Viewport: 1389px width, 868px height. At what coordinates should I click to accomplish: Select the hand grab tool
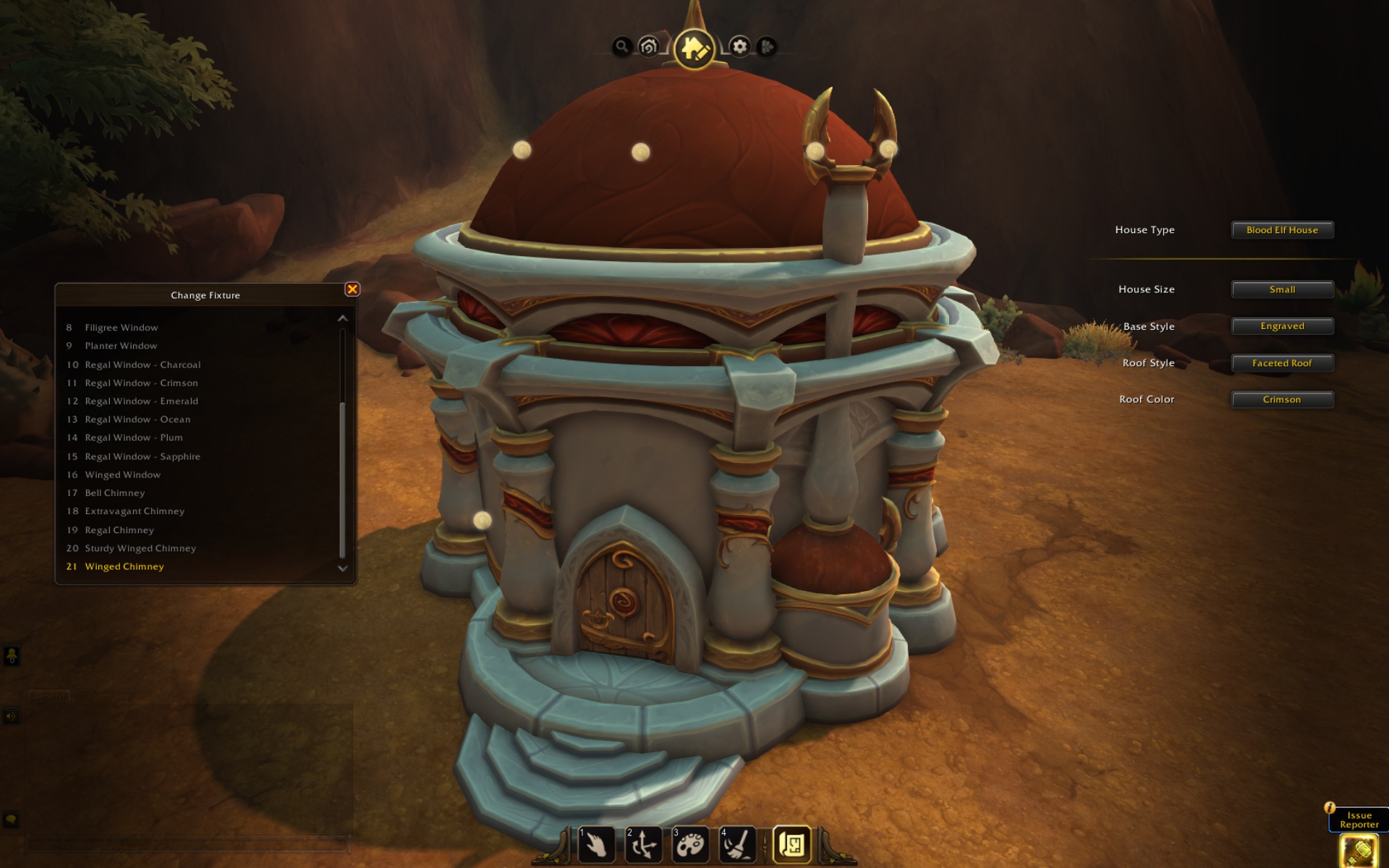coord(597,844)
